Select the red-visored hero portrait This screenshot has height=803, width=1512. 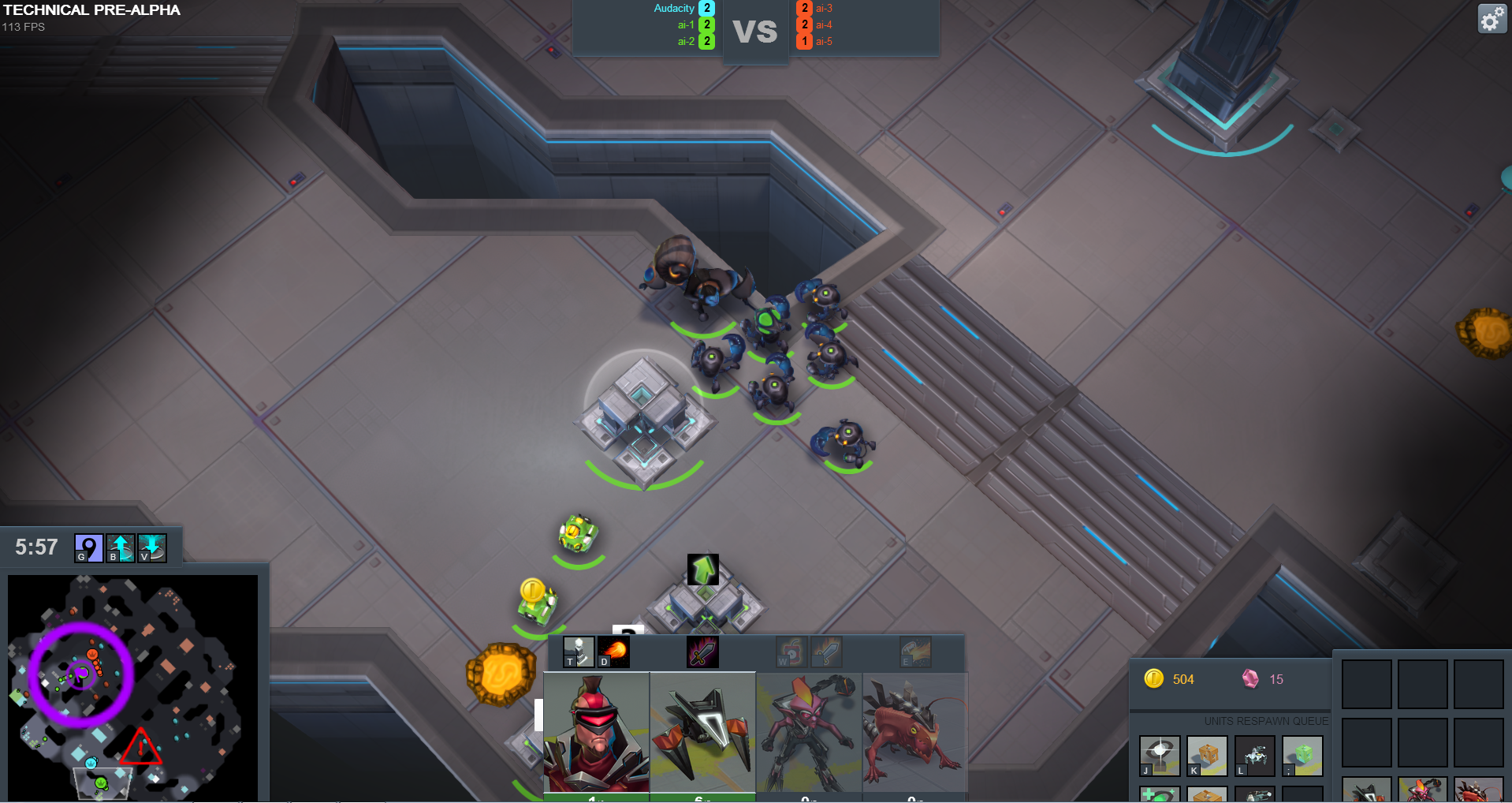click(x=596, y=732)
